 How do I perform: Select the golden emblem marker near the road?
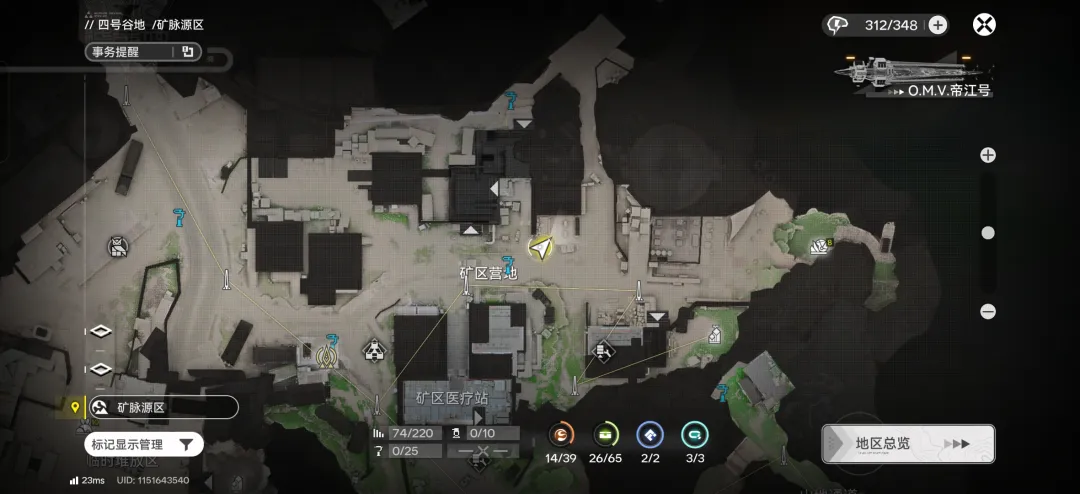point(326,354)
